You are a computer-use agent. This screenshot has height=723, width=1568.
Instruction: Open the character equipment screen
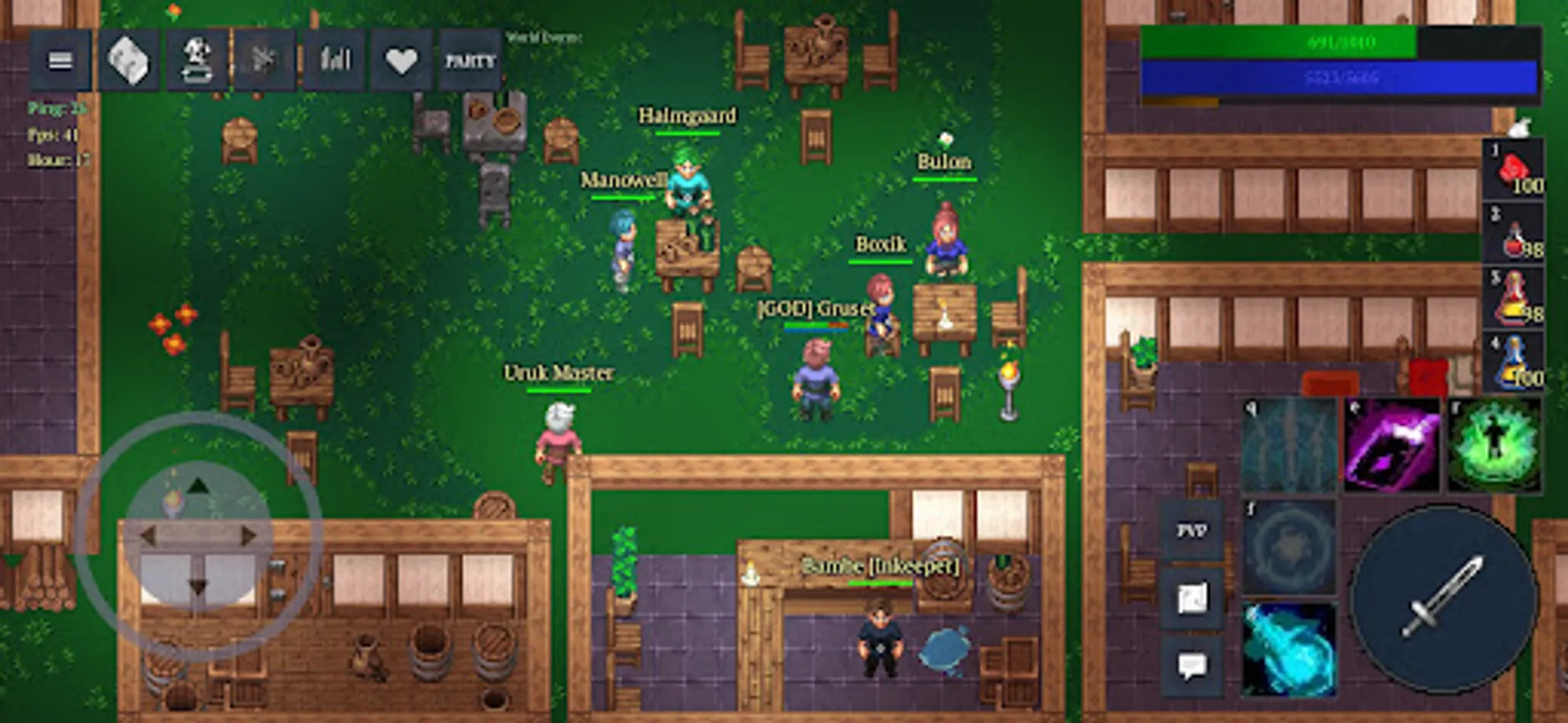point(199,60)
